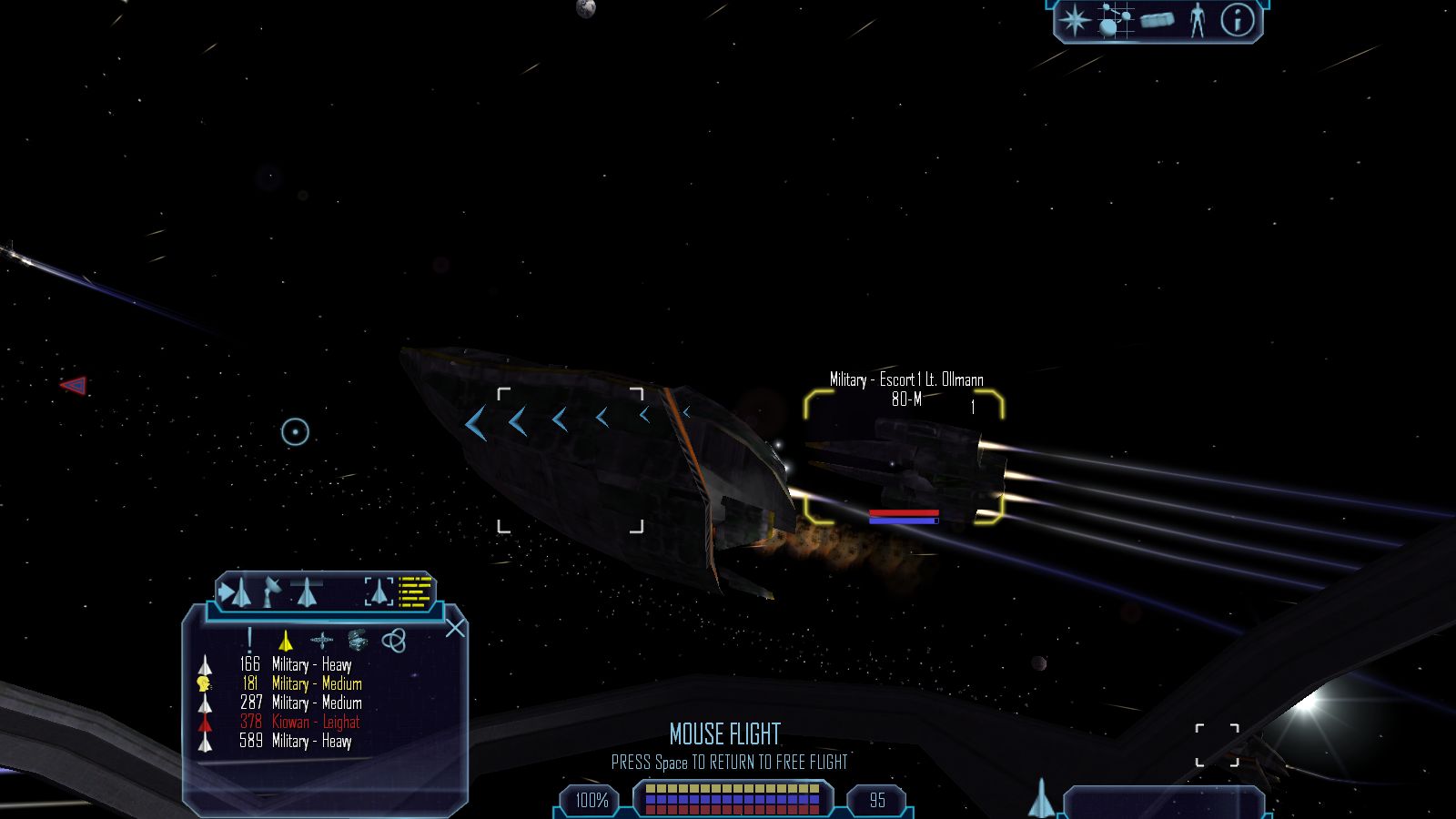Click the bracketed ship target view icon

379,592
